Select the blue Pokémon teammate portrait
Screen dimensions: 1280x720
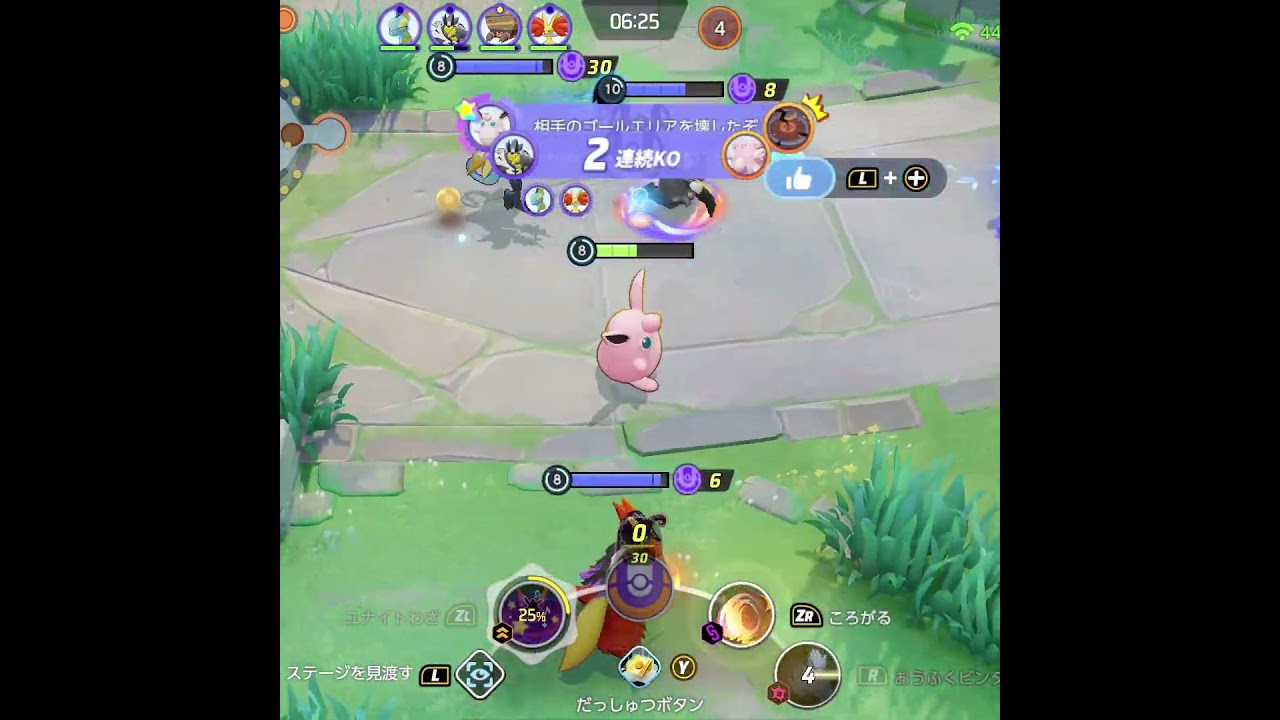point(398,26)
